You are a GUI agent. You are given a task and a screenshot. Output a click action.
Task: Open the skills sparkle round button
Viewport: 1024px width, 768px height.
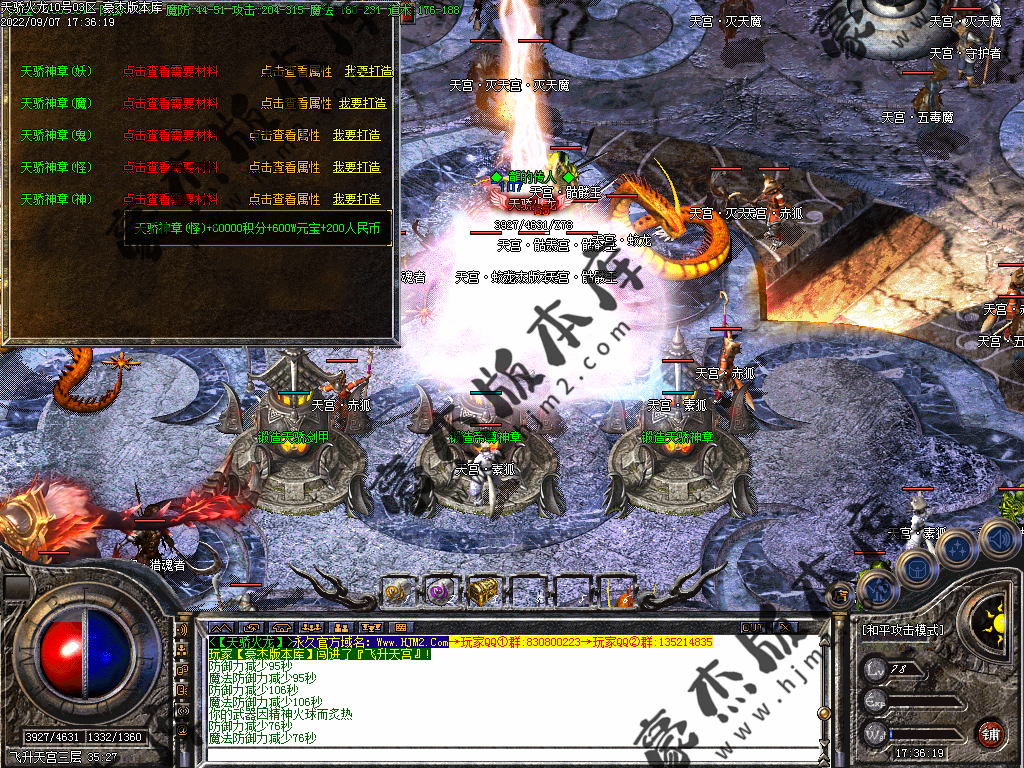pos(957,546)
